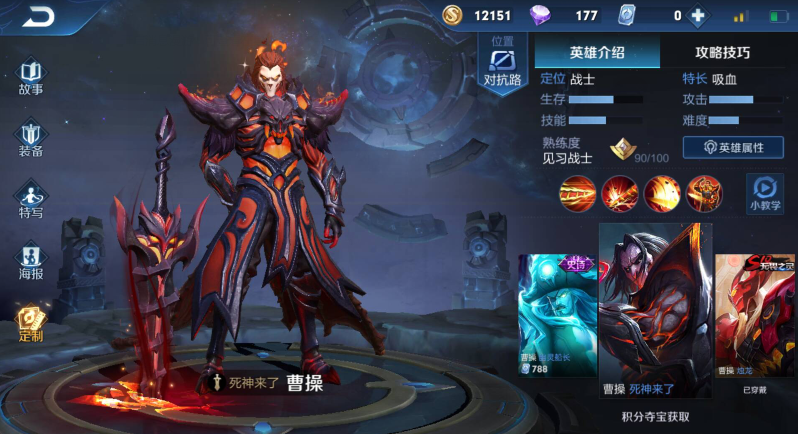Viewport: 798px width, 434px height.
Task: Open the 海报 poster view
Action: coord(31,261)
